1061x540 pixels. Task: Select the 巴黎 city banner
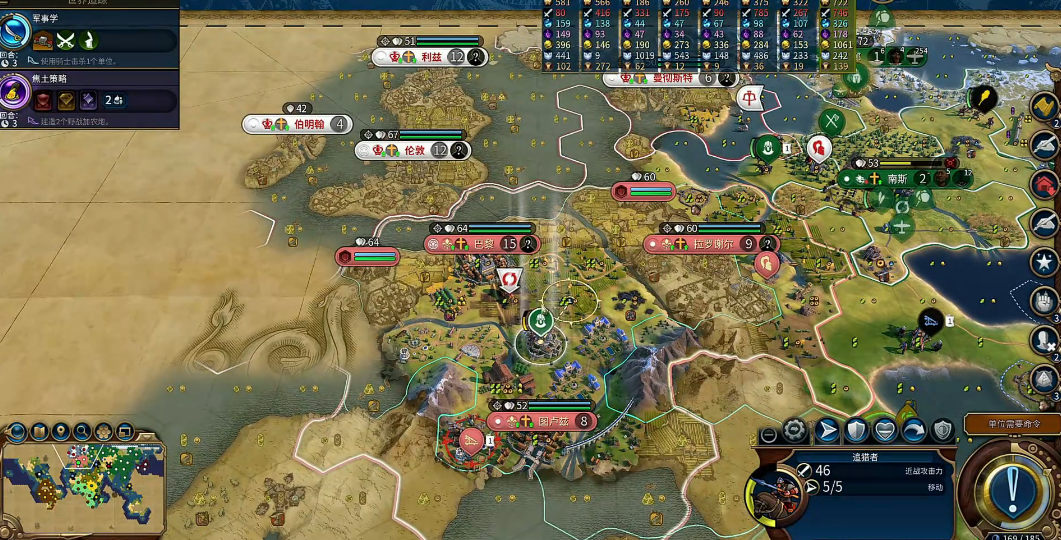tap(483, 244)
